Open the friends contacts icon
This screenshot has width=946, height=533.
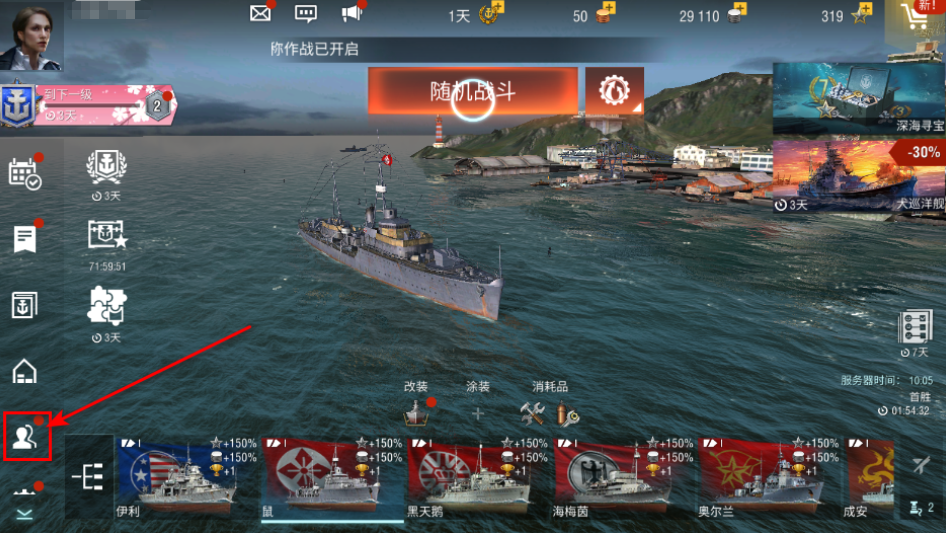(x=26, y=435)
